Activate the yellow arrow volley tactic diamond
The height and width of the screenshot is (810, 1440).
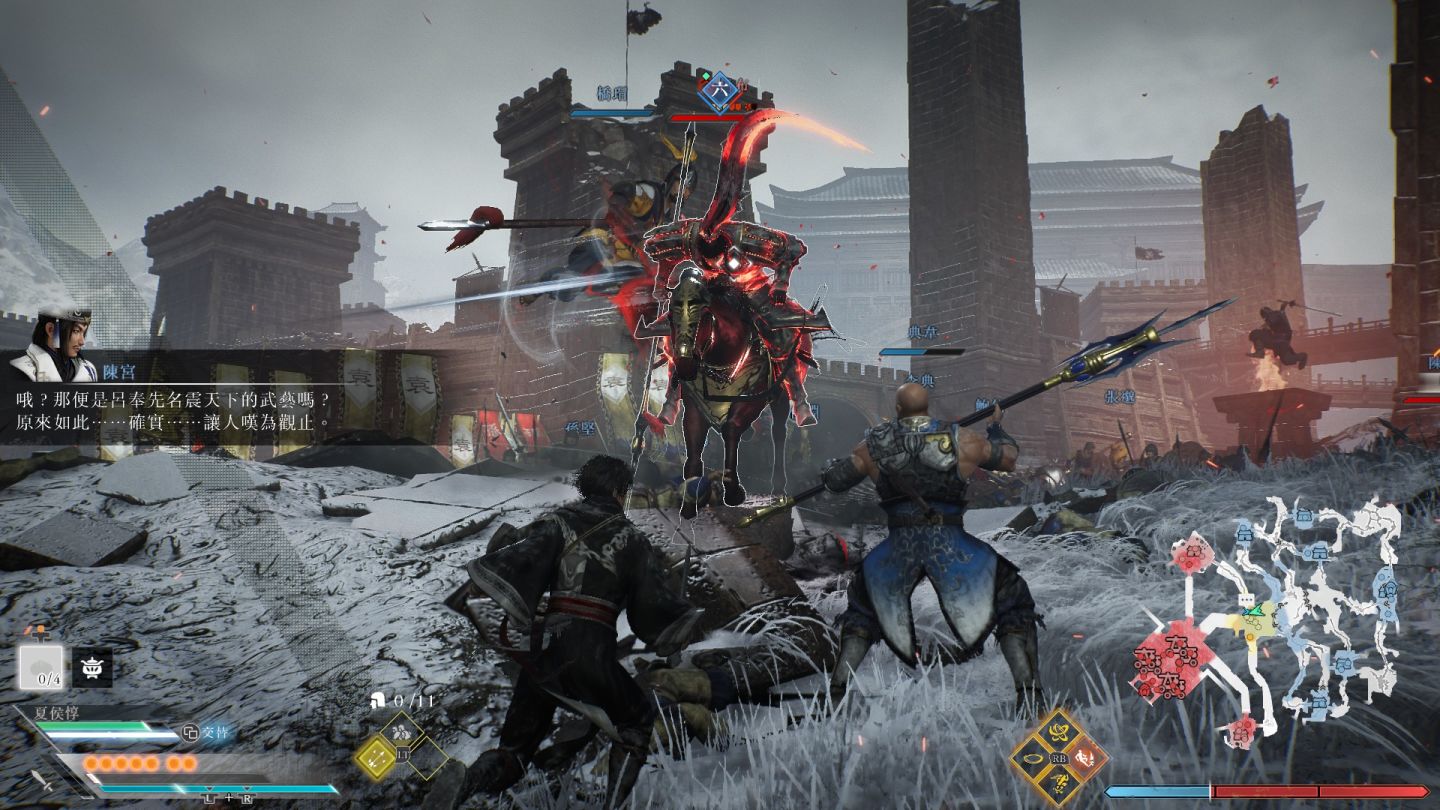pos(376,757)
